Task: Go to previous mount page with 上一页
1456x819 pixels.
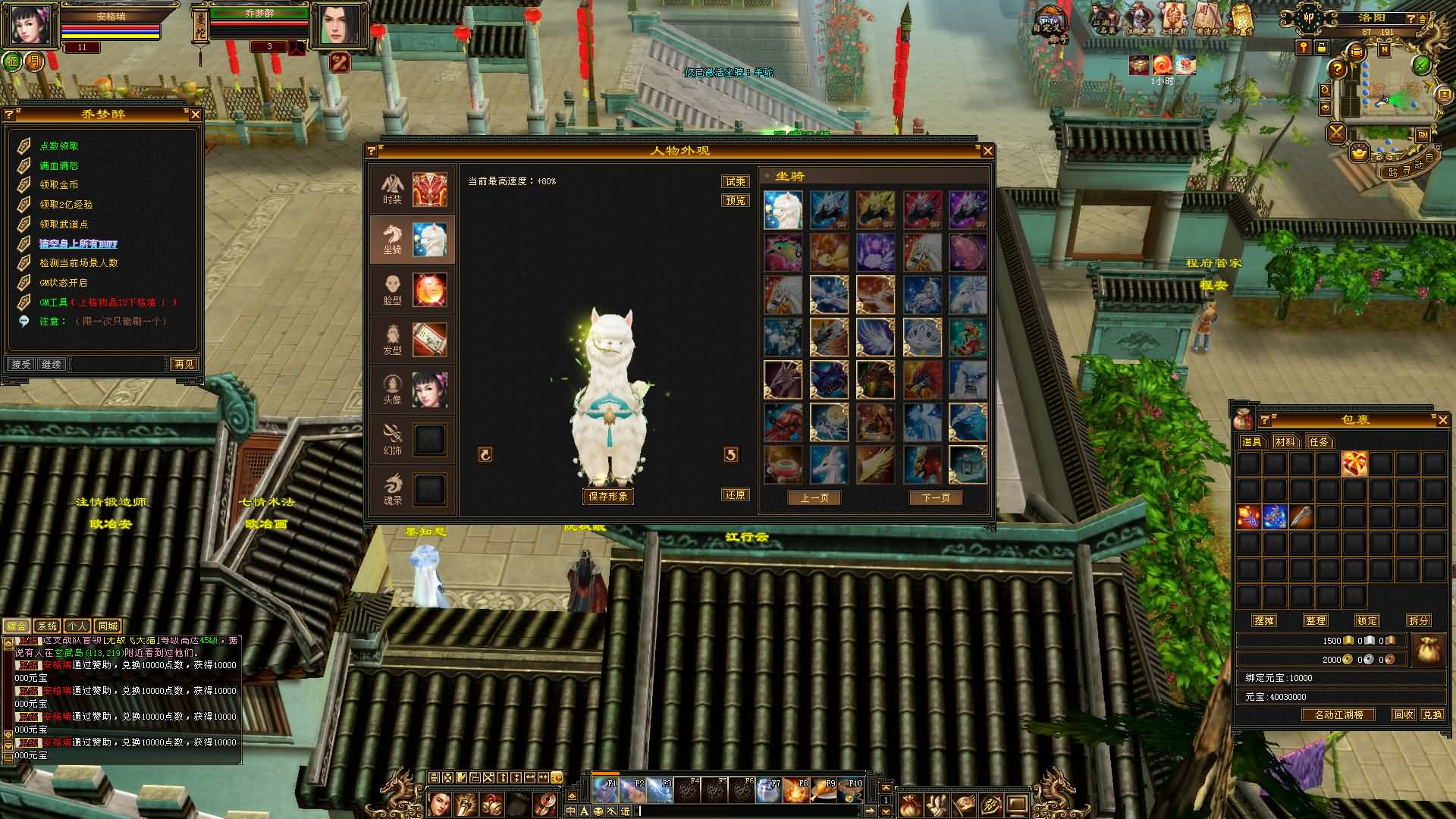Action: (x=814, y=497)
